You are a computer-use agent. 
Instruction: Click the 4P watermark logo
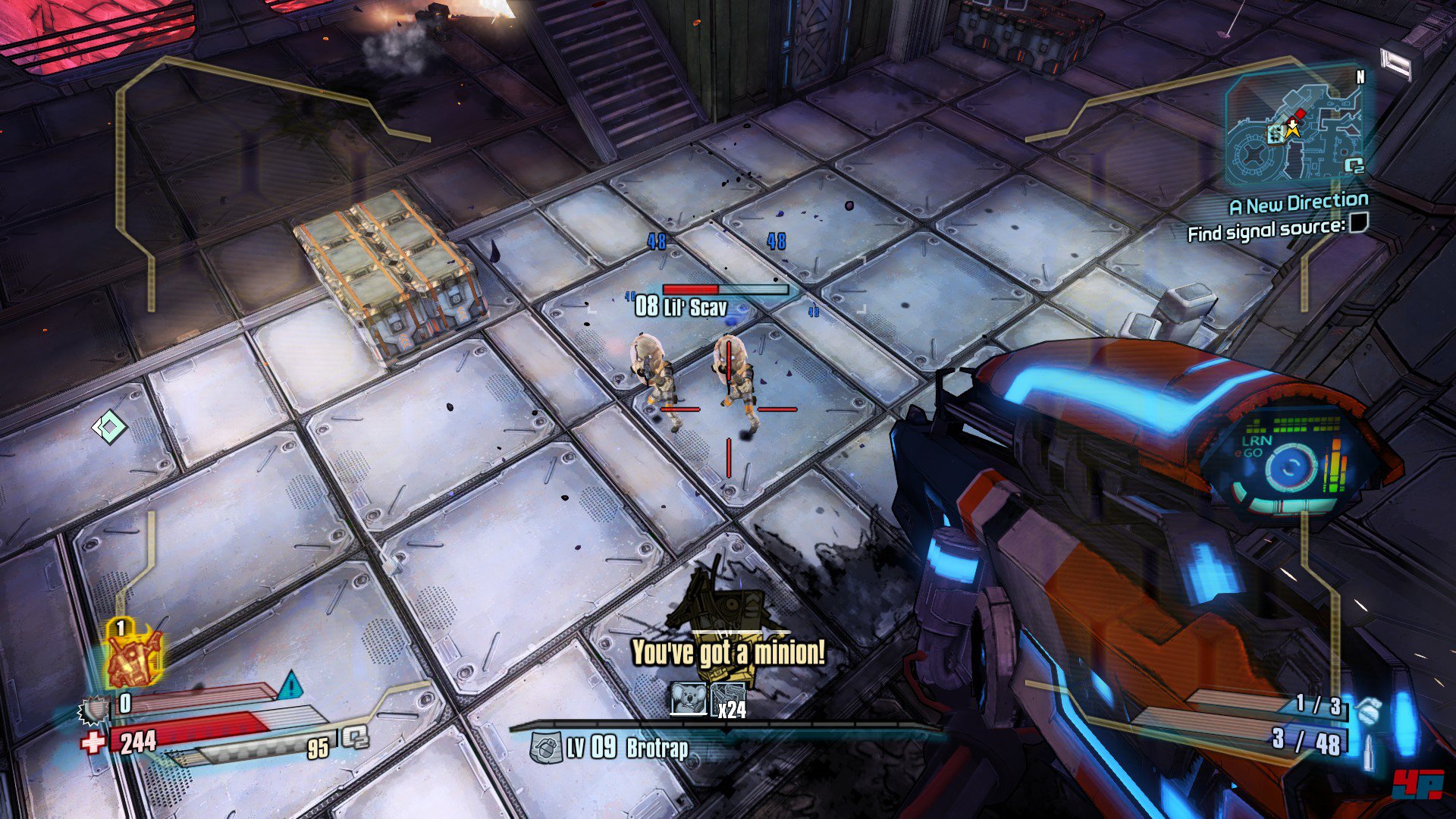1417,785
